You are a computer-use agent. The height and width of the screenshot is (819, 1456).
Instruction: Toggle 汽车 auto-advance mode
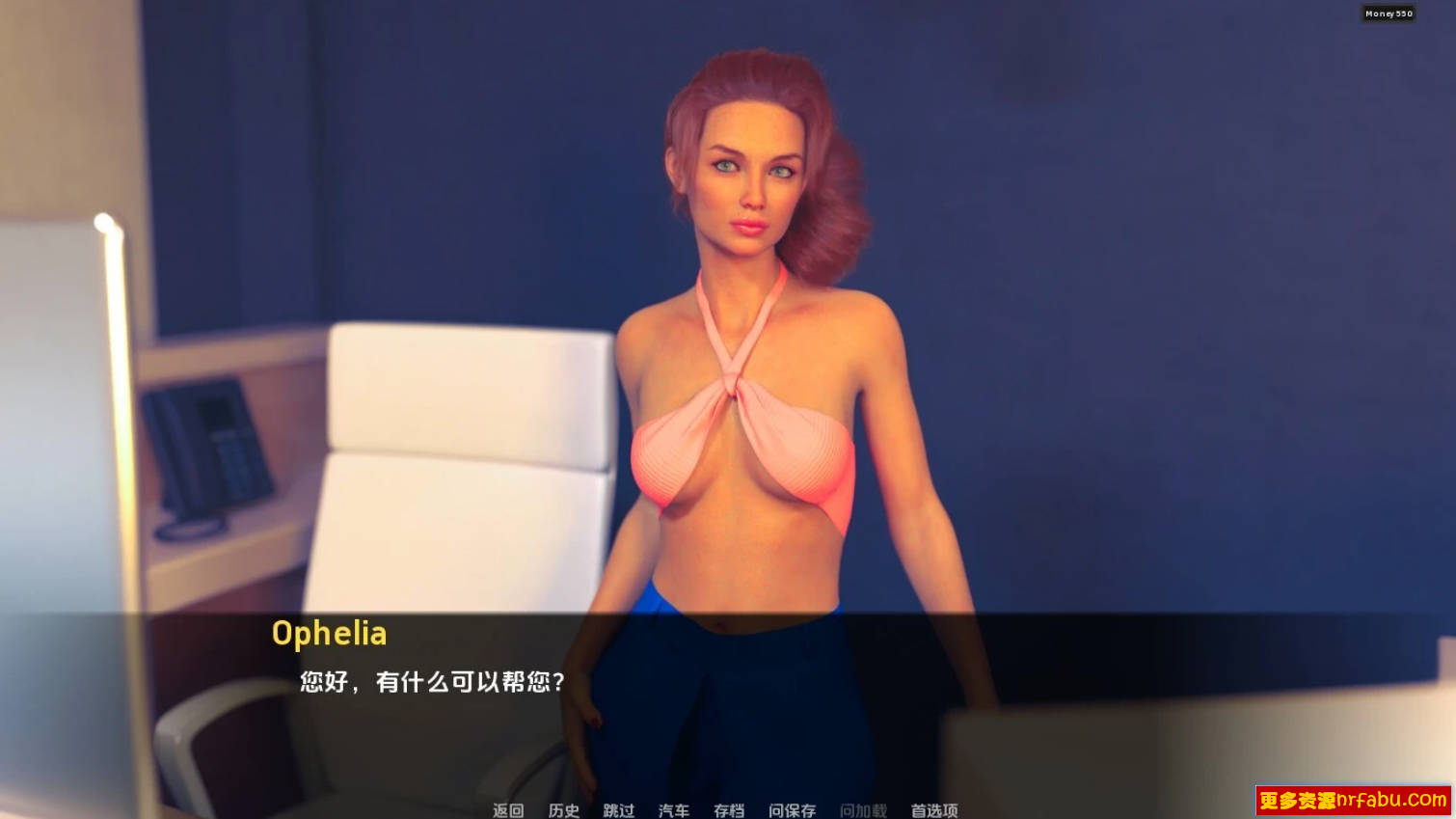(x=674, y=812)
